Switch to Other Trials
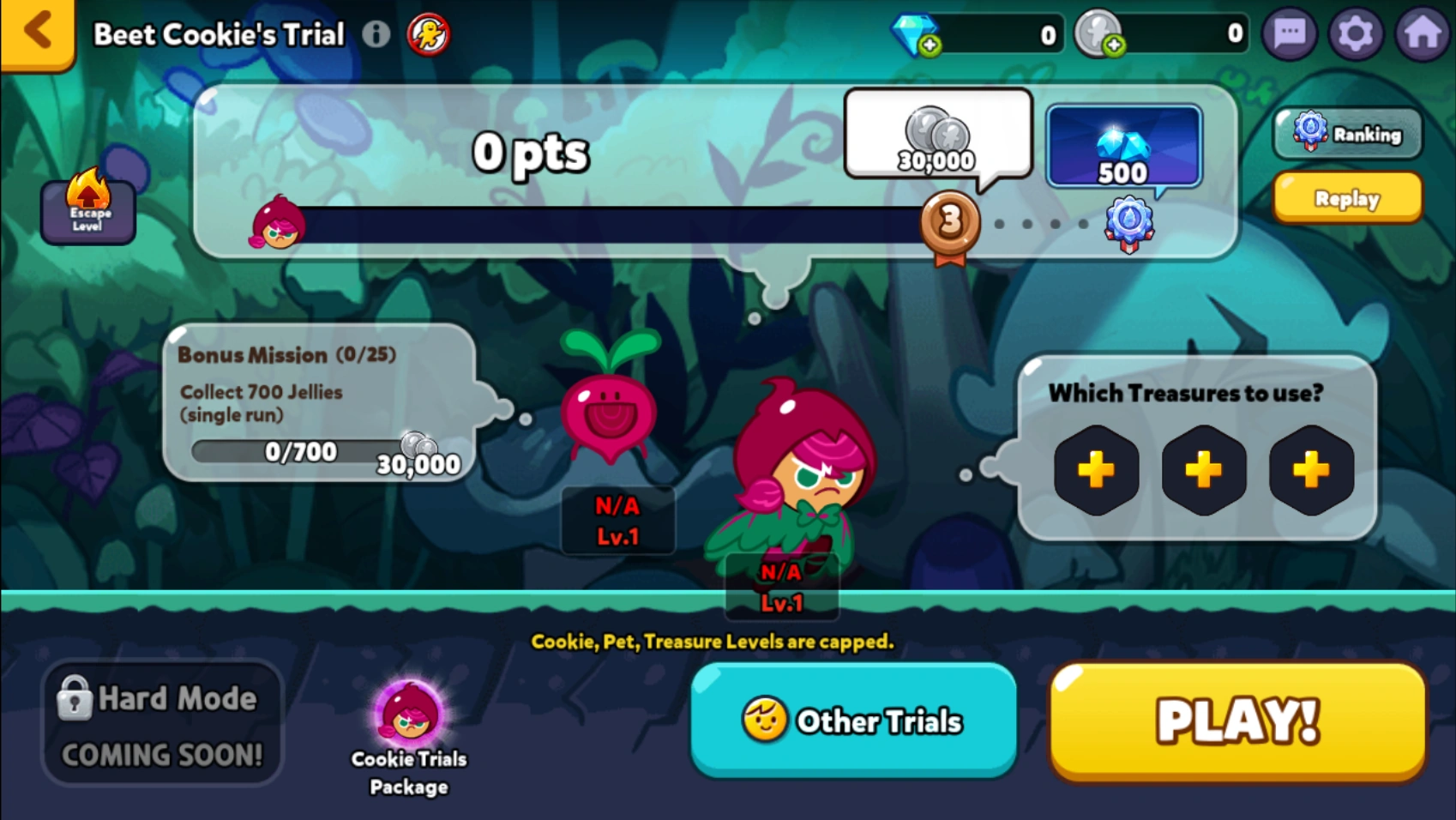The width and height of the screenshot is (1456, 820). (x=854, y=721)
